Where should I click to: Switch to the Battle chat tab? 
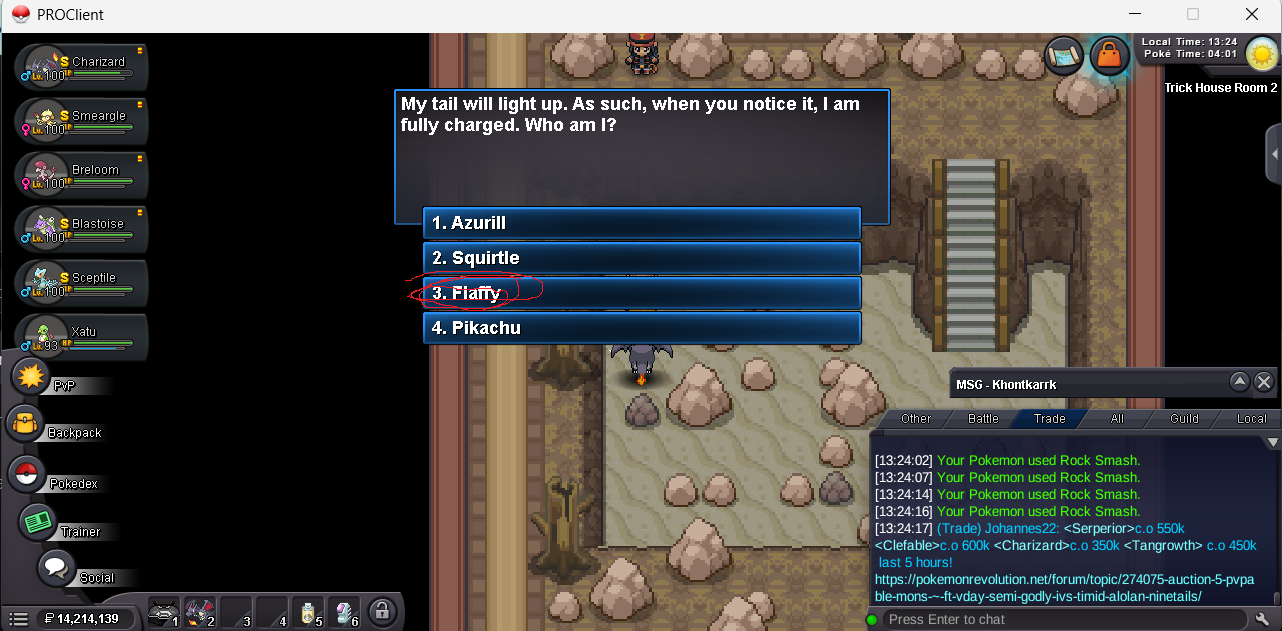click(983, 419)
